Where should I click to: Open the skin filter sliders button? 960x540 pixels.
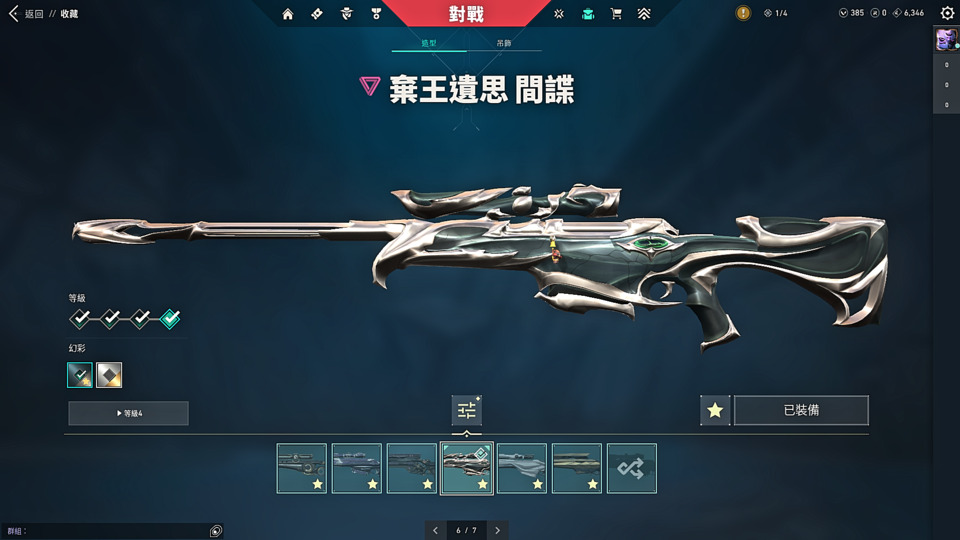point(466,410)
